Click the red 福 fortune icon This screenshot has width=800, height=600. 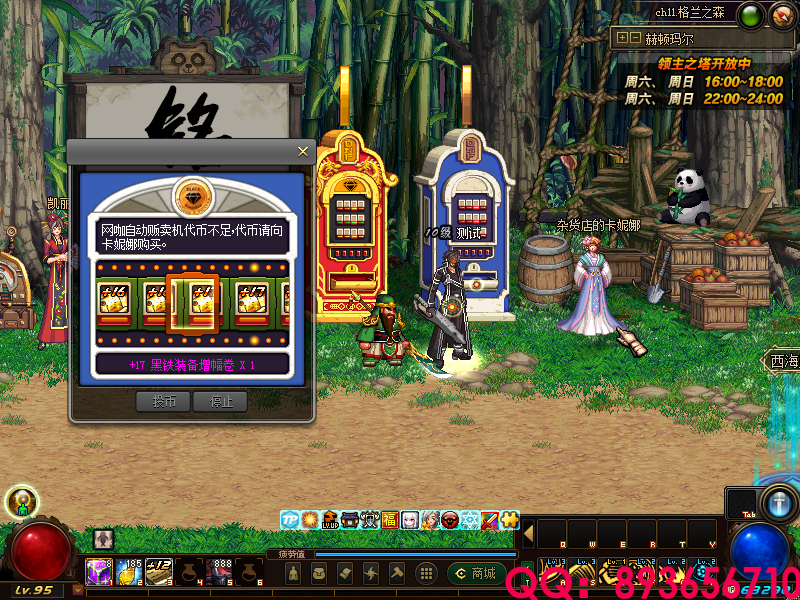pyautogui.click(x=389, y=520)
